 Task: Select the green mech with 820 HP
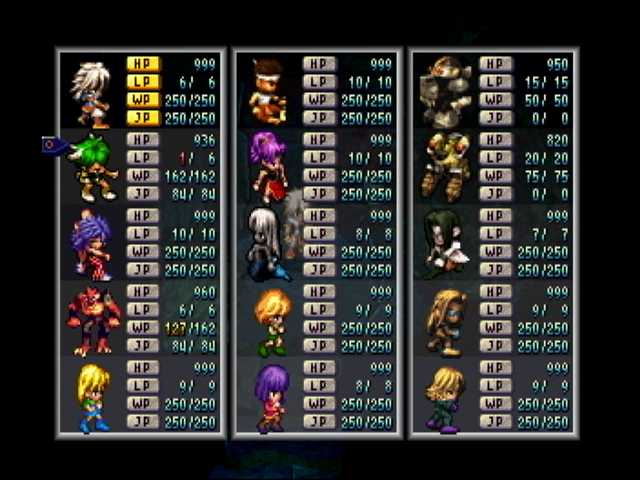444,165
